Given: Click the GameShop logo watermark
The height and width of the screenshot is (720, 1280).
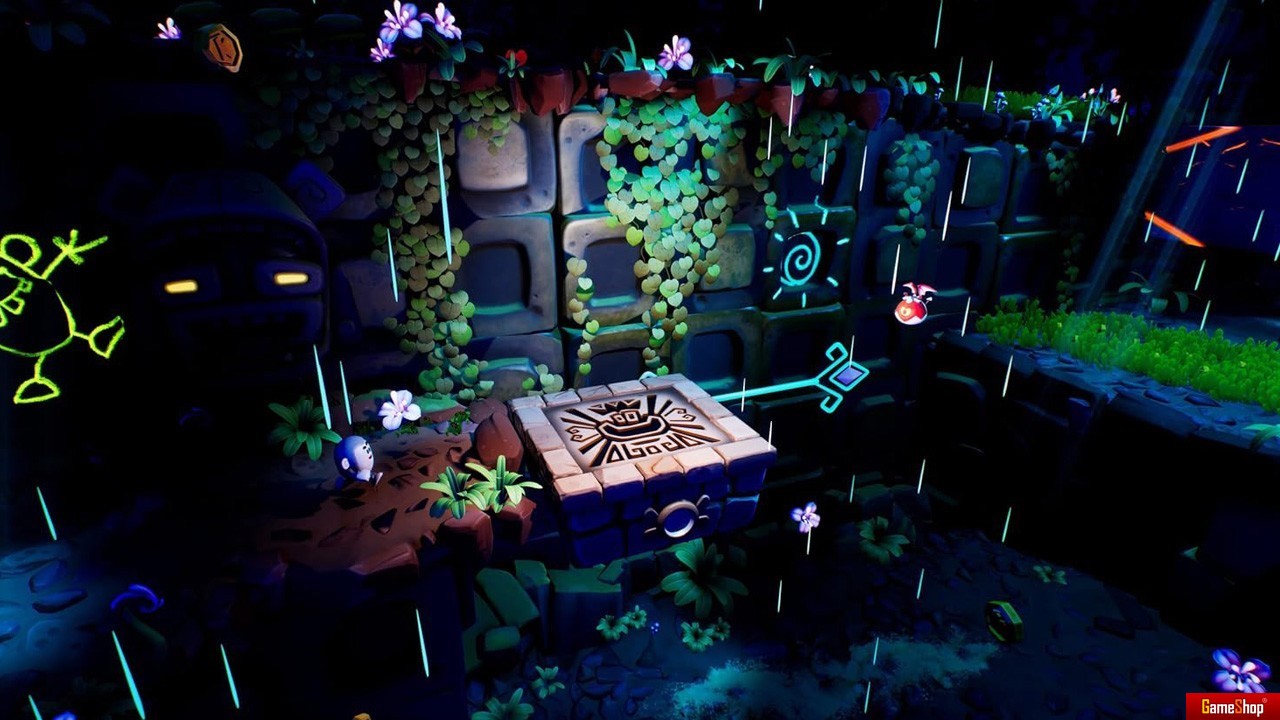Looking at the screenshot, I should 1232,706.
